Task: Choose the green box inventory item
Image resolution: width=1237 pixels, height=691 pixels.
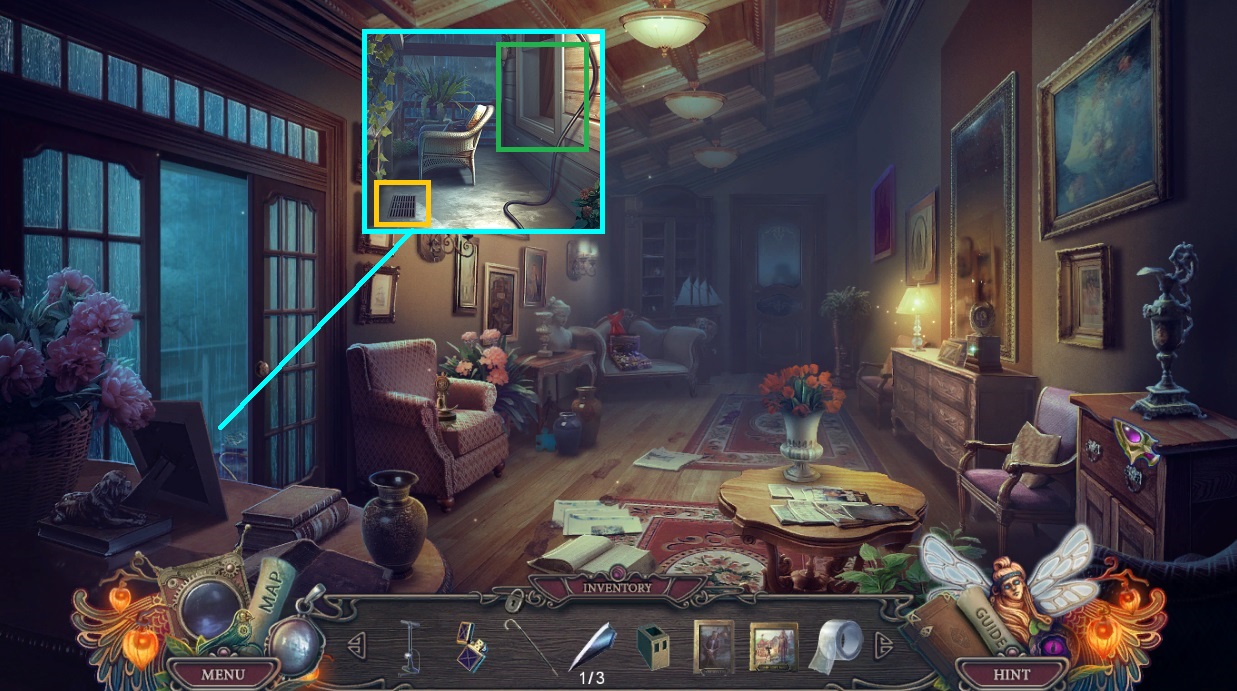Action: [x=652, y=646]
